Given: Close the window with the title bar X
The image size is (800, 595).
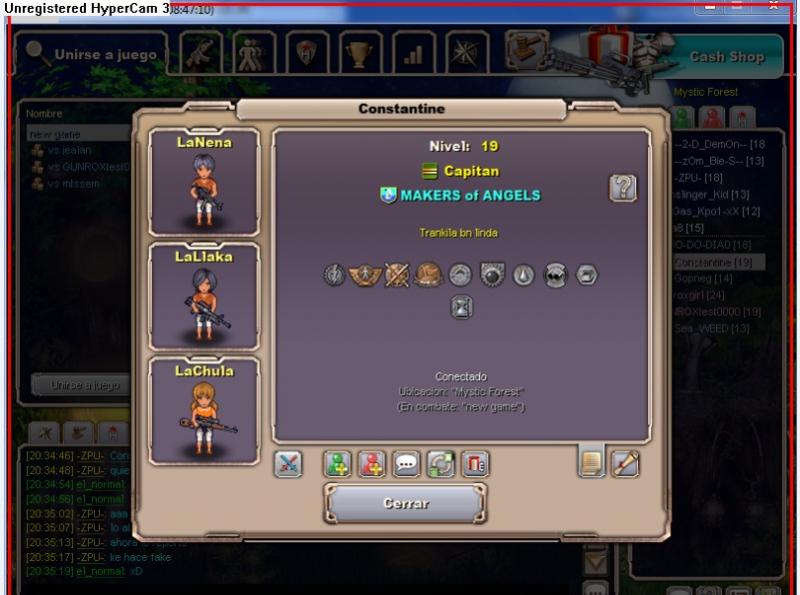Looking at the screenshot, I should tap(774, 6).
